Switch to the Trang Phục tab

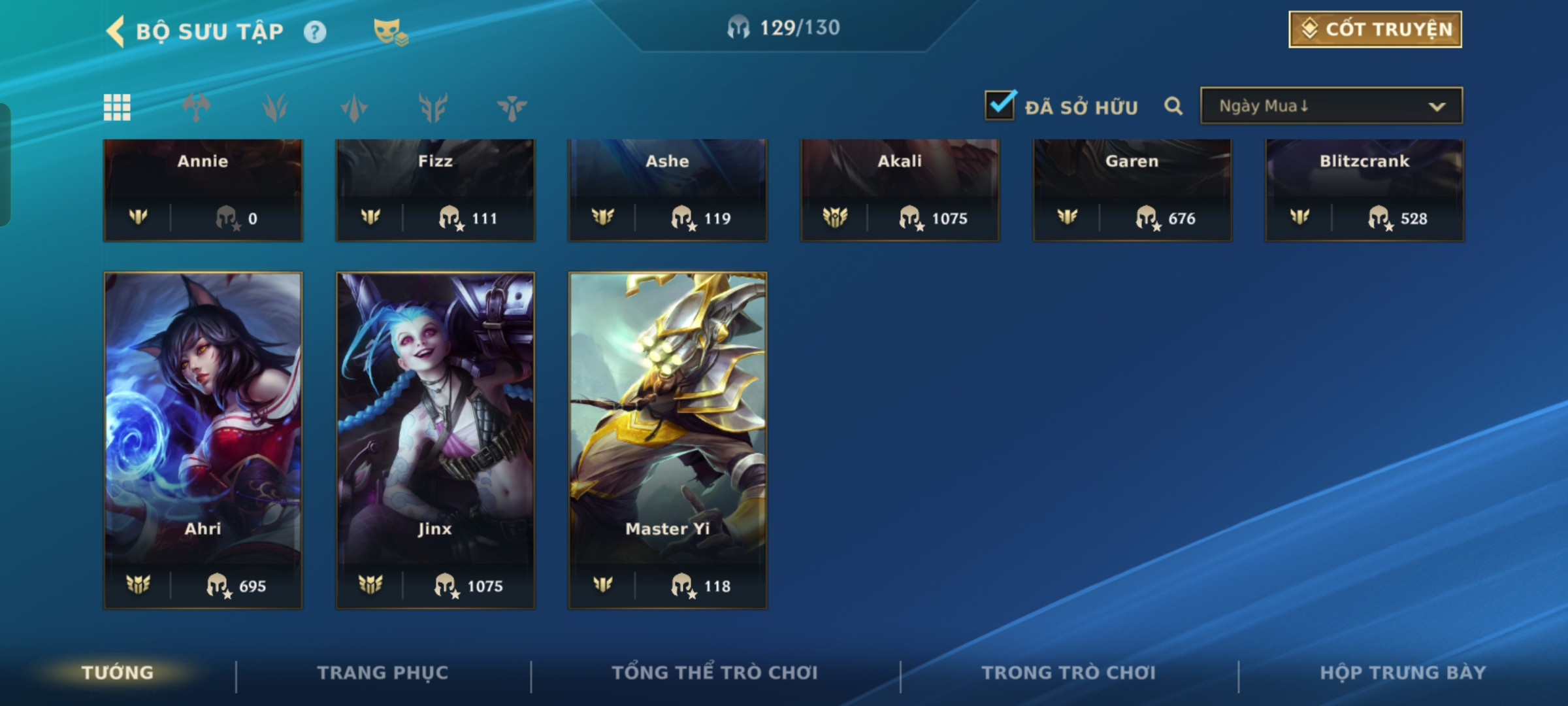click(x=383, y=673)
